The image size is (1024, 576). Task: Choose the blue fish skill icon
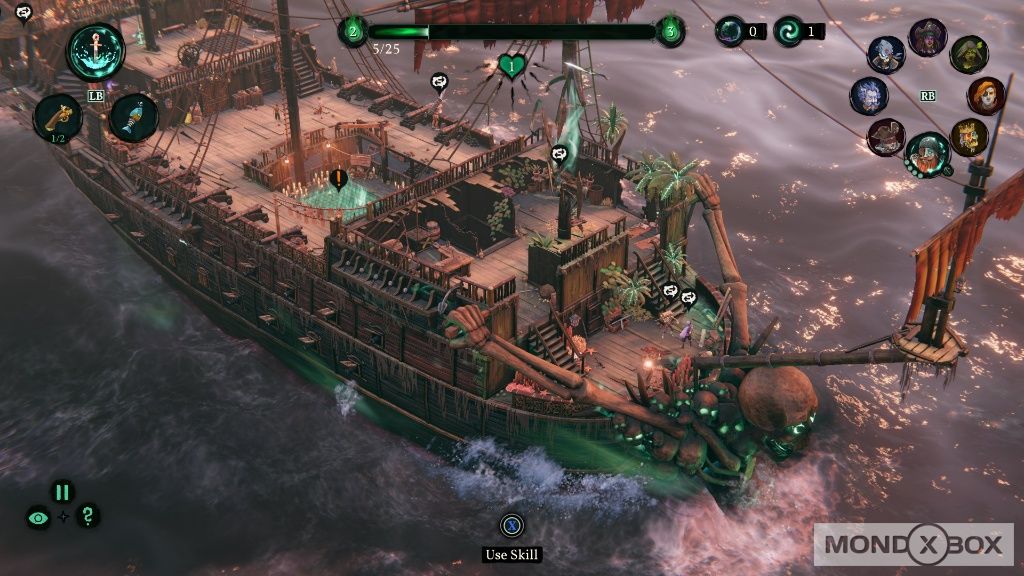tap(134, 117)
